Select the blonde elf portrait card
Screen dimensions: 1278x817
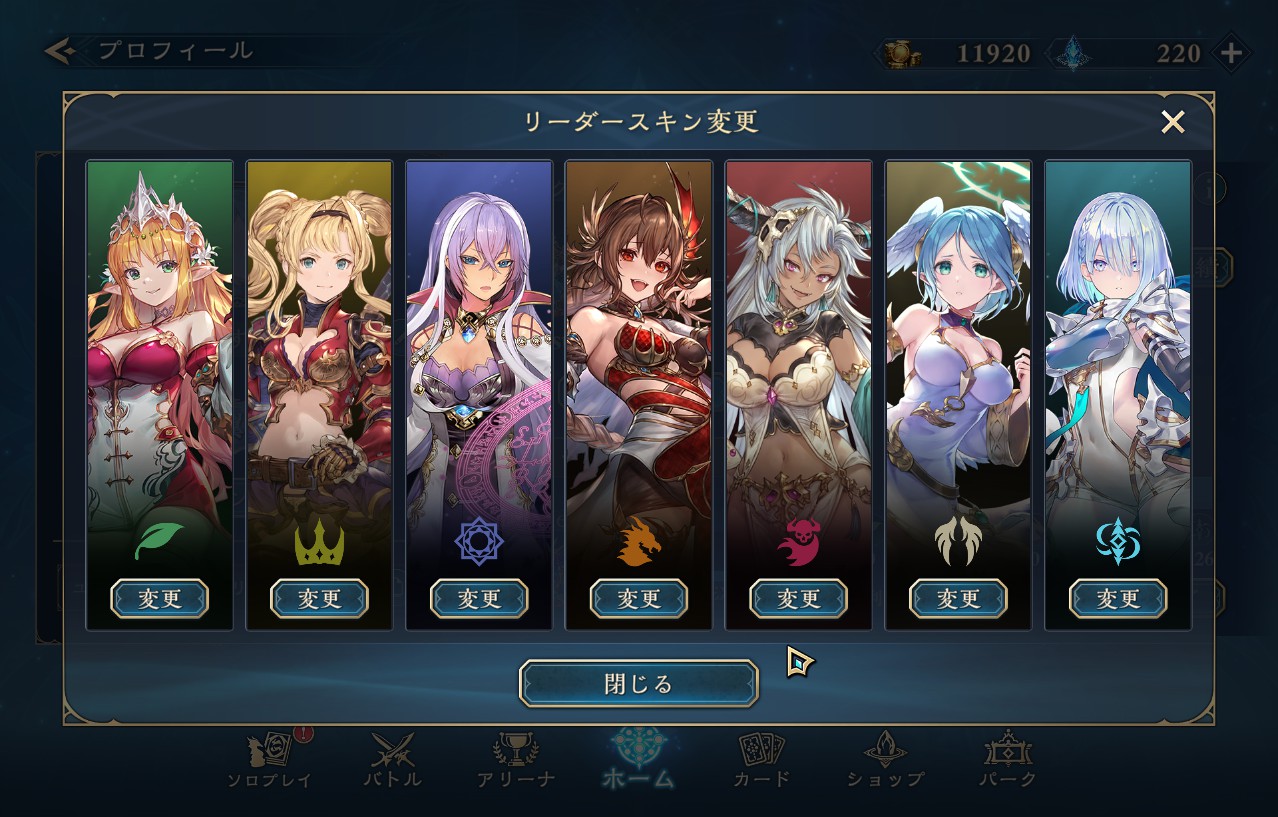pyautogui.click(x=159, y=350)
